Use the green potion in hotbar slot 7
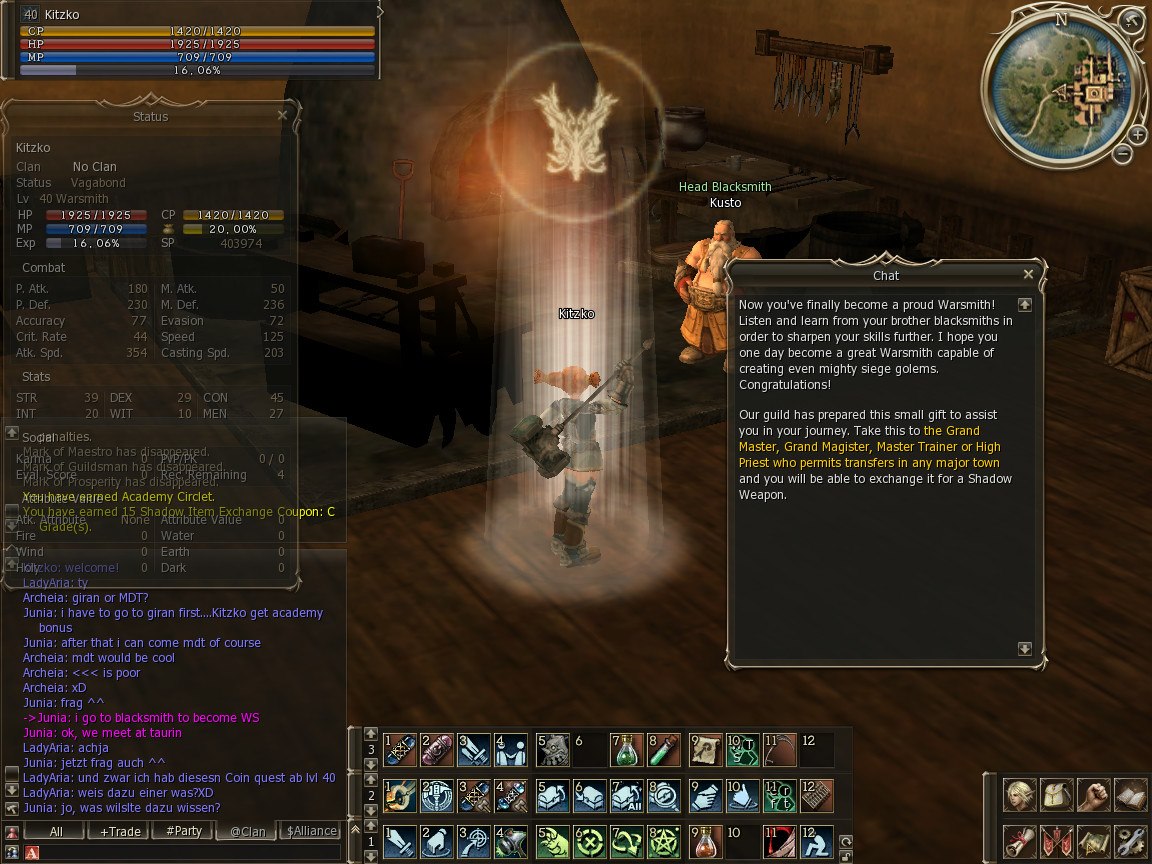The image size is (1152, 864). (x=626, y=748)
